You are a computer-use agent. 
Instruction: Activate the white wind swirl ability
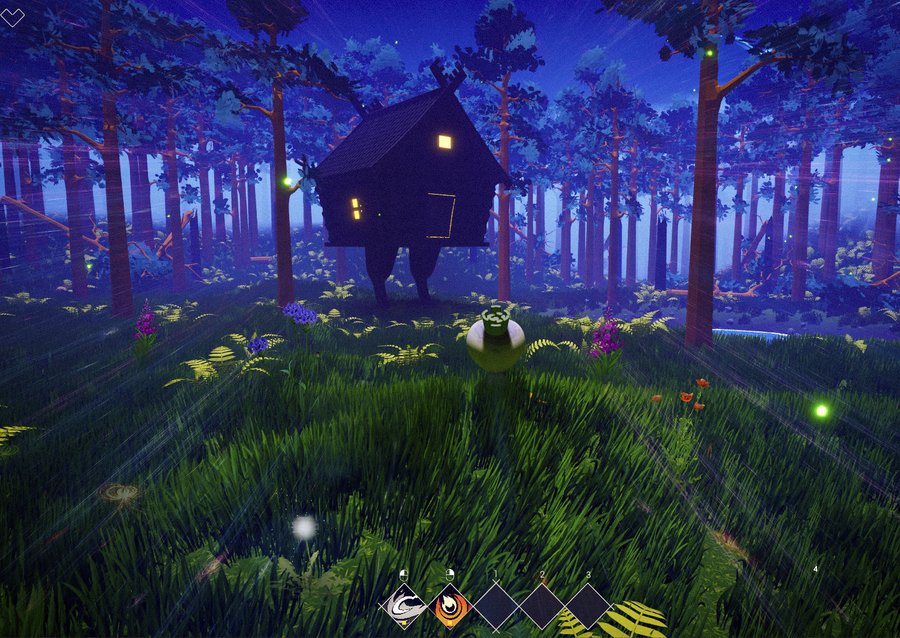(405, 606)
